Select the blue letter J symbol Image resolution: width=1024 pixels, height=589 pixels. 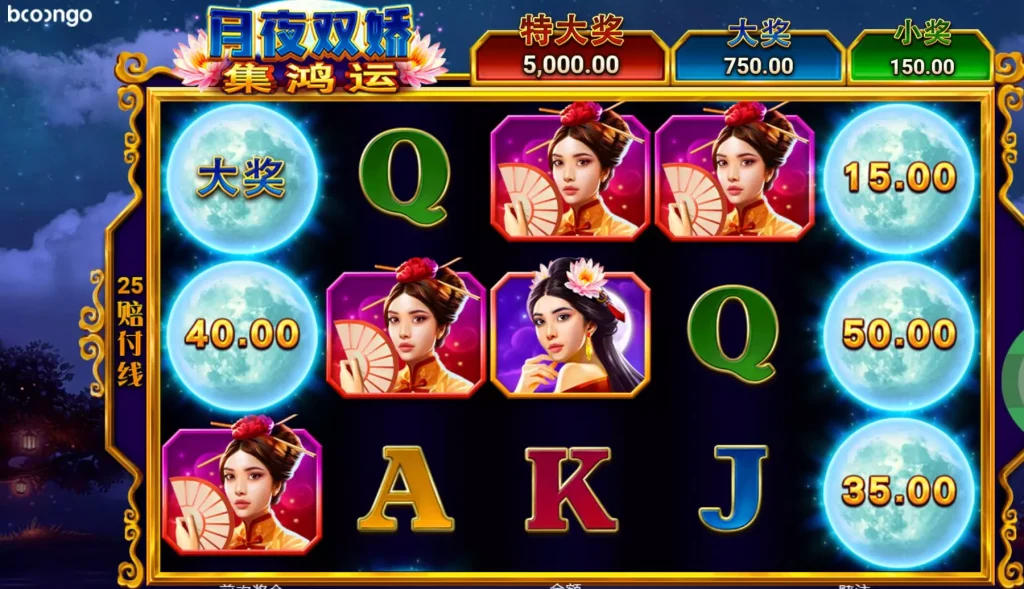pyautogui.click(x=733, y=488)
